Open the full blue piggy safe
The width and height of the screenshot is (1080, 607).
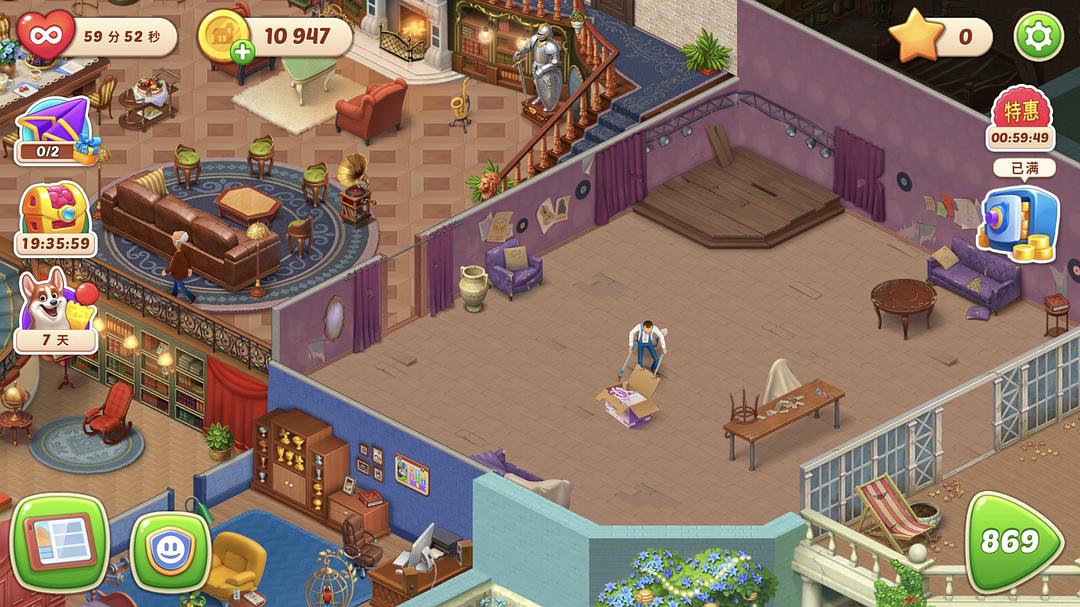pyautogui.click(x=1018, y=224)
